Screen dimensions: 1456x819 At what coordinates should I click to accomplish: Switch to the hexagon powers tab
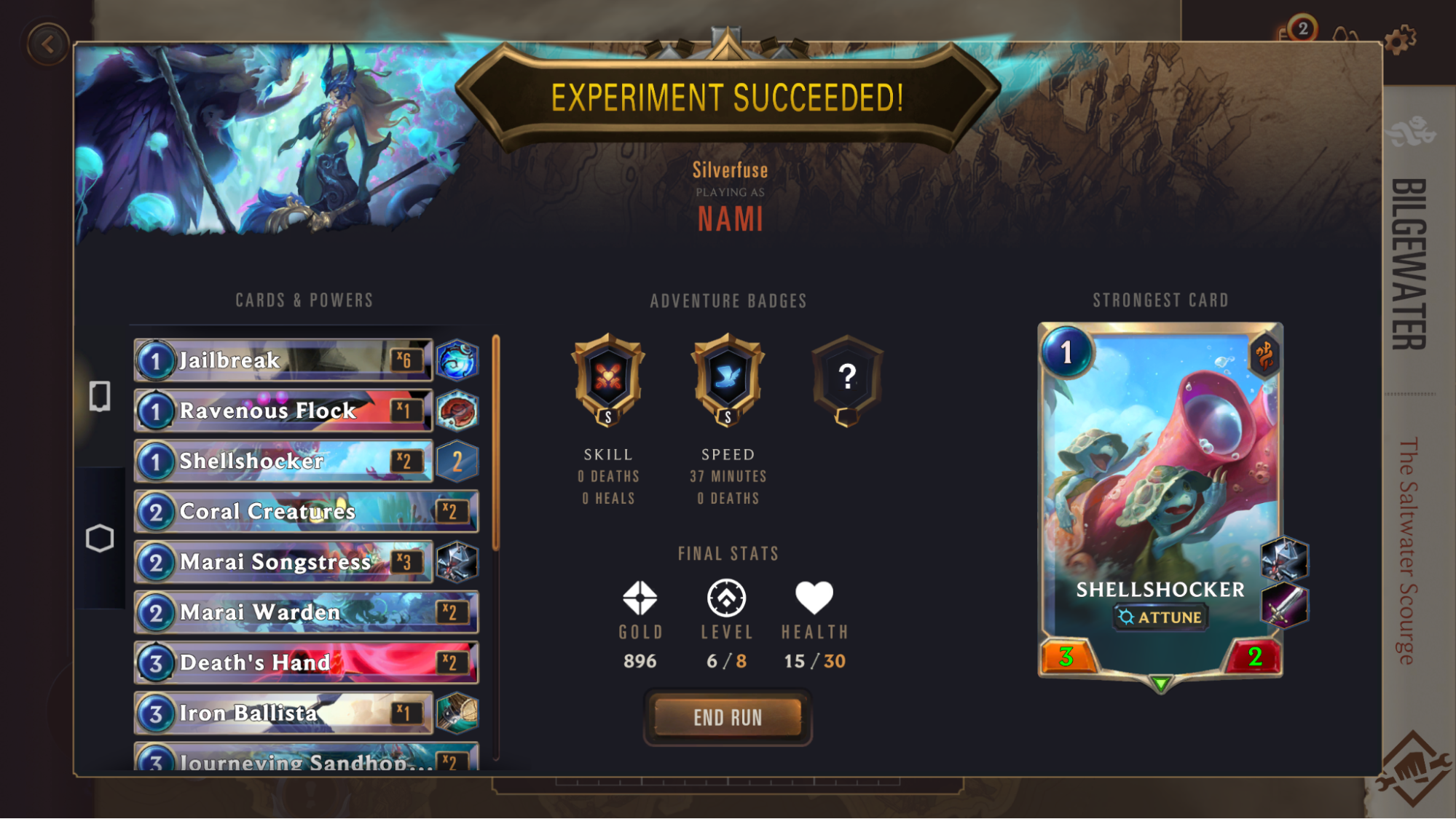pyautogui.click(x=100, y=539)
